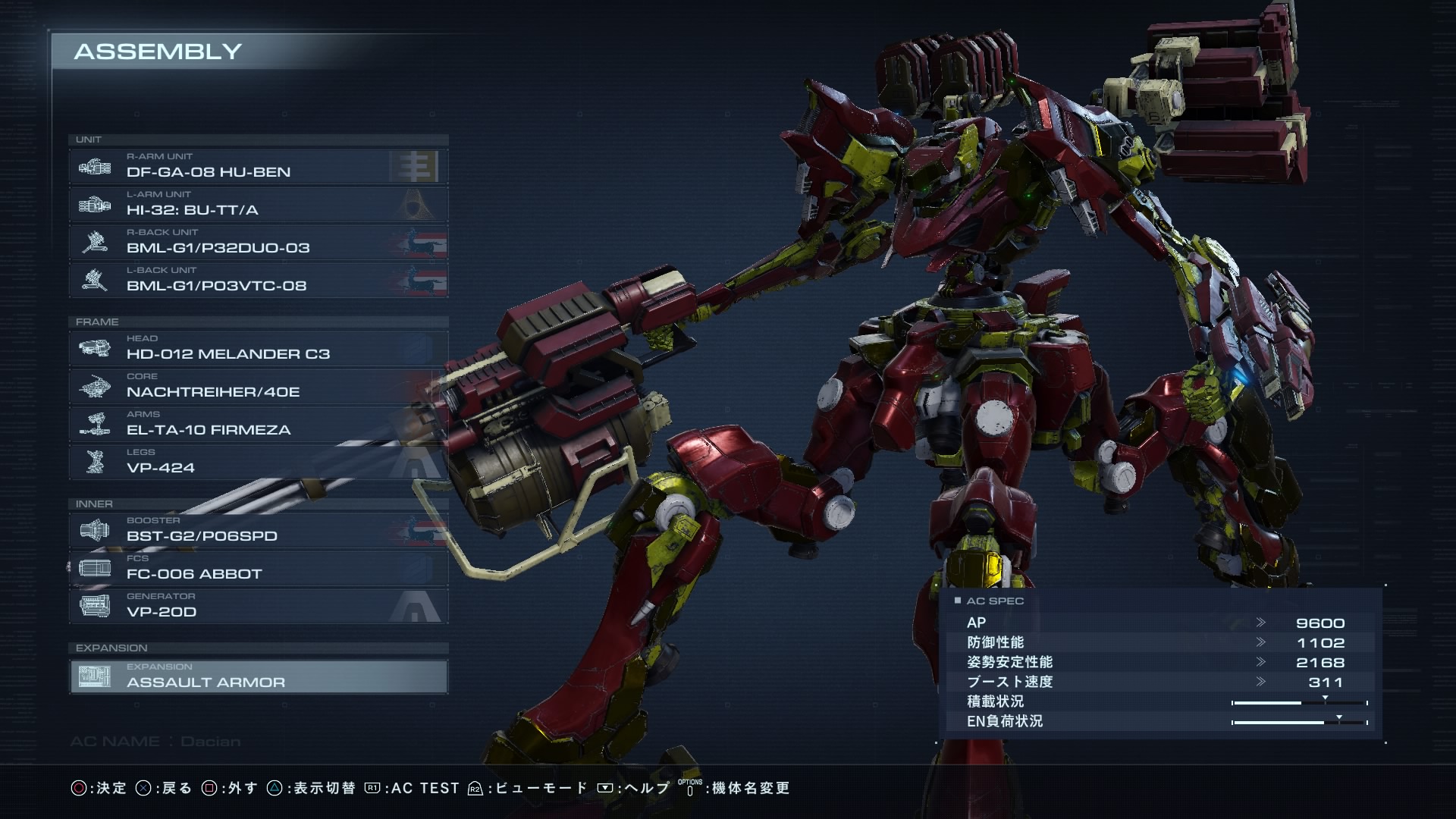
Task: Open the FCS slot FC-006 ABBOT
Action: click(x=258, y=569)
